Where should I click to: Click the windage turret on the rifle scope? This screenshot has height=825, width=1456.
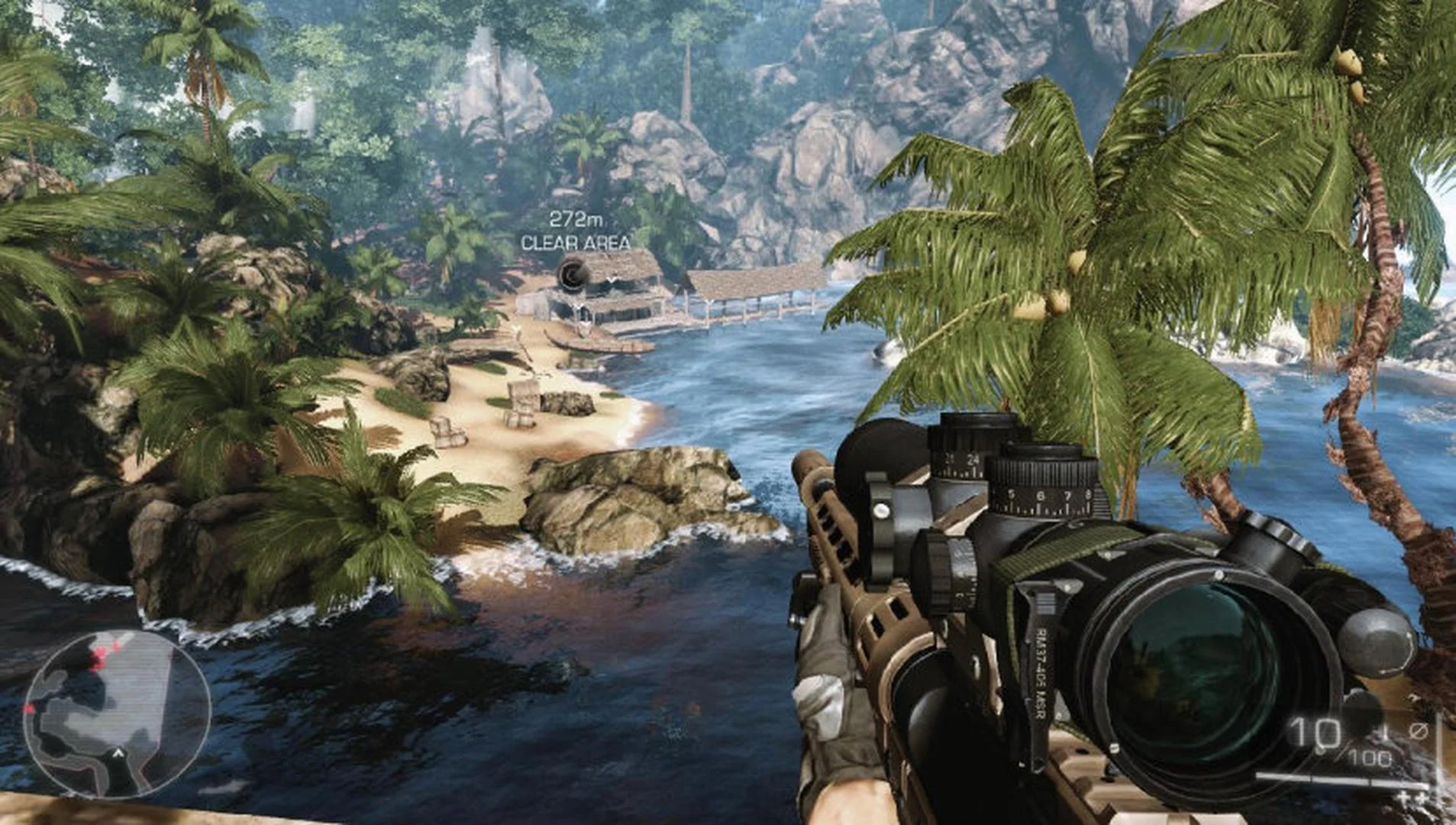pos(944,569)
